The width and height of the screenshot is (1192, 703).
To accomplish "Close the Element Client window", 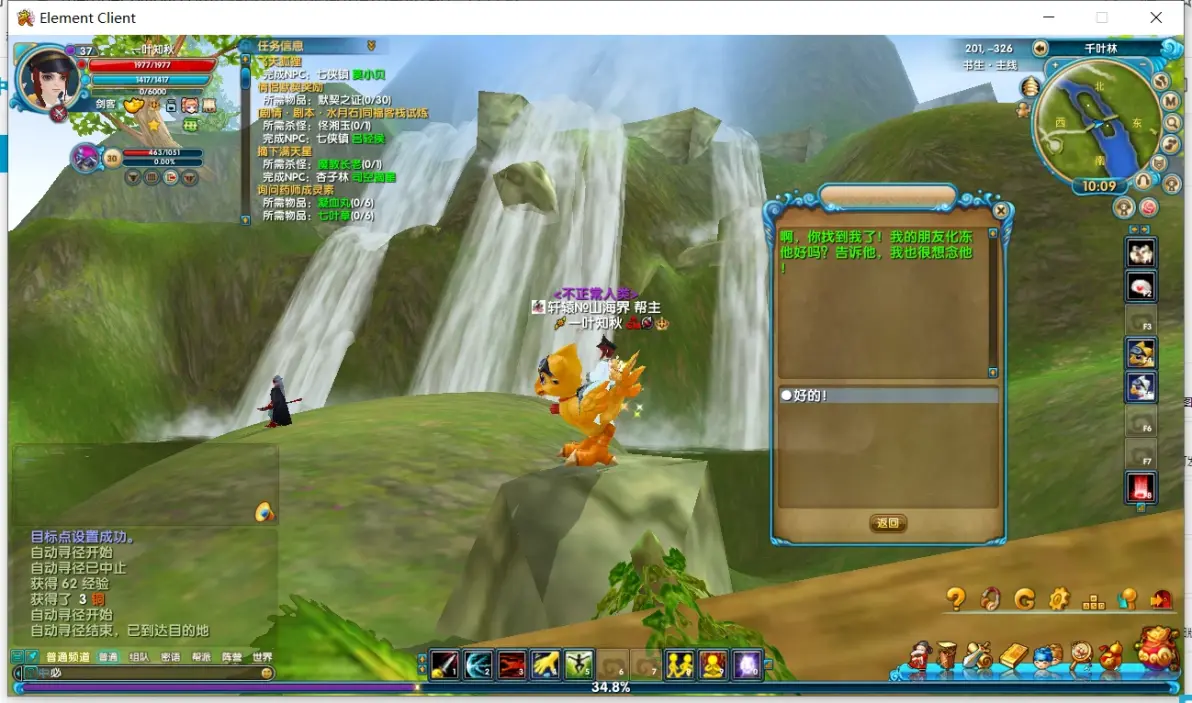I will coord(1156,17).
